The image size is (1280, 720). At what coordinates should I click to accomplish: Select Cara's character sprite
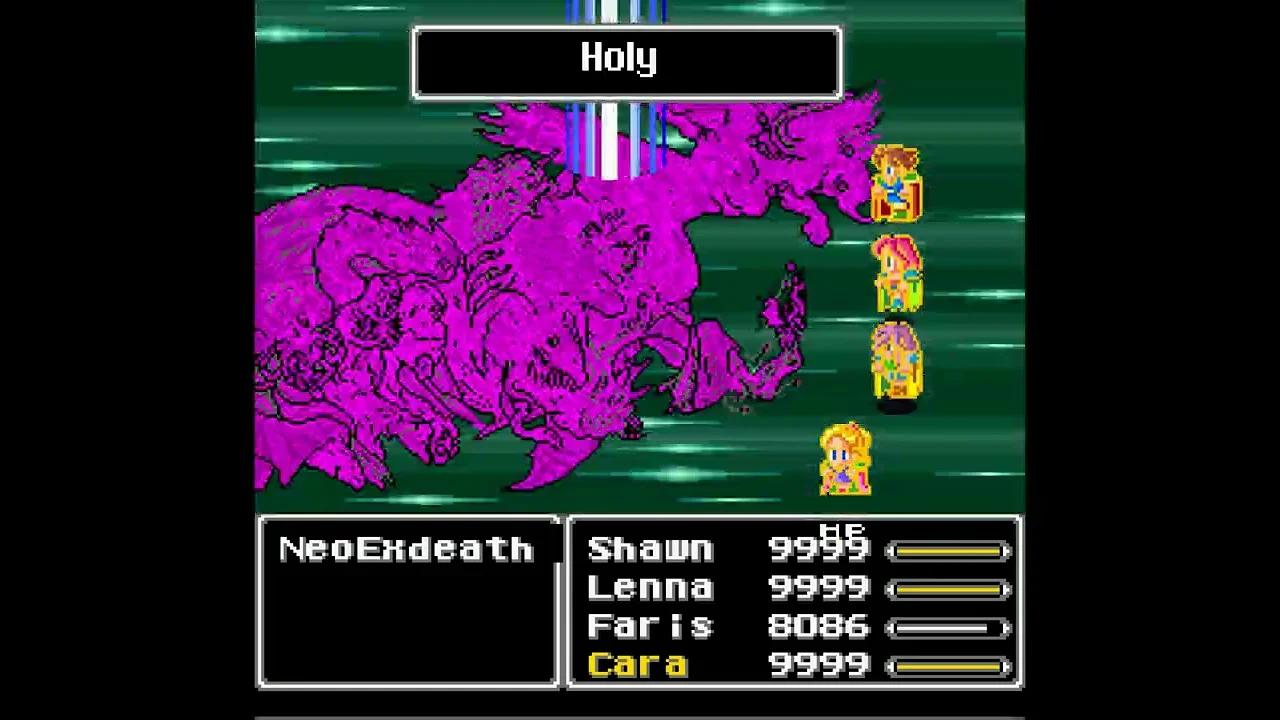[845, 458]
